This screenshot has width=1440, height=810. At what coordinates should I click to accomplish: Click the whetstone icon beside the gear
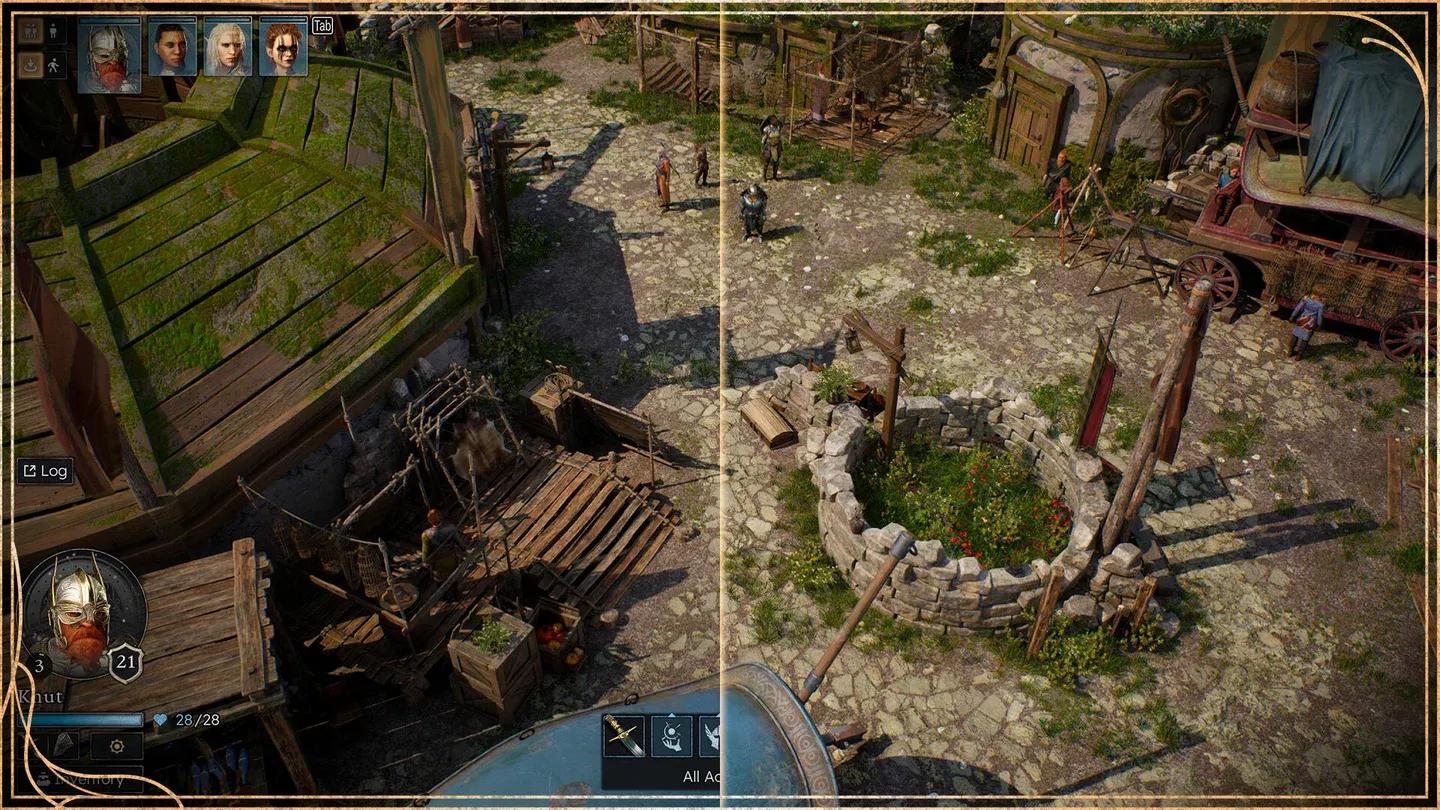(x=62, y=745)
